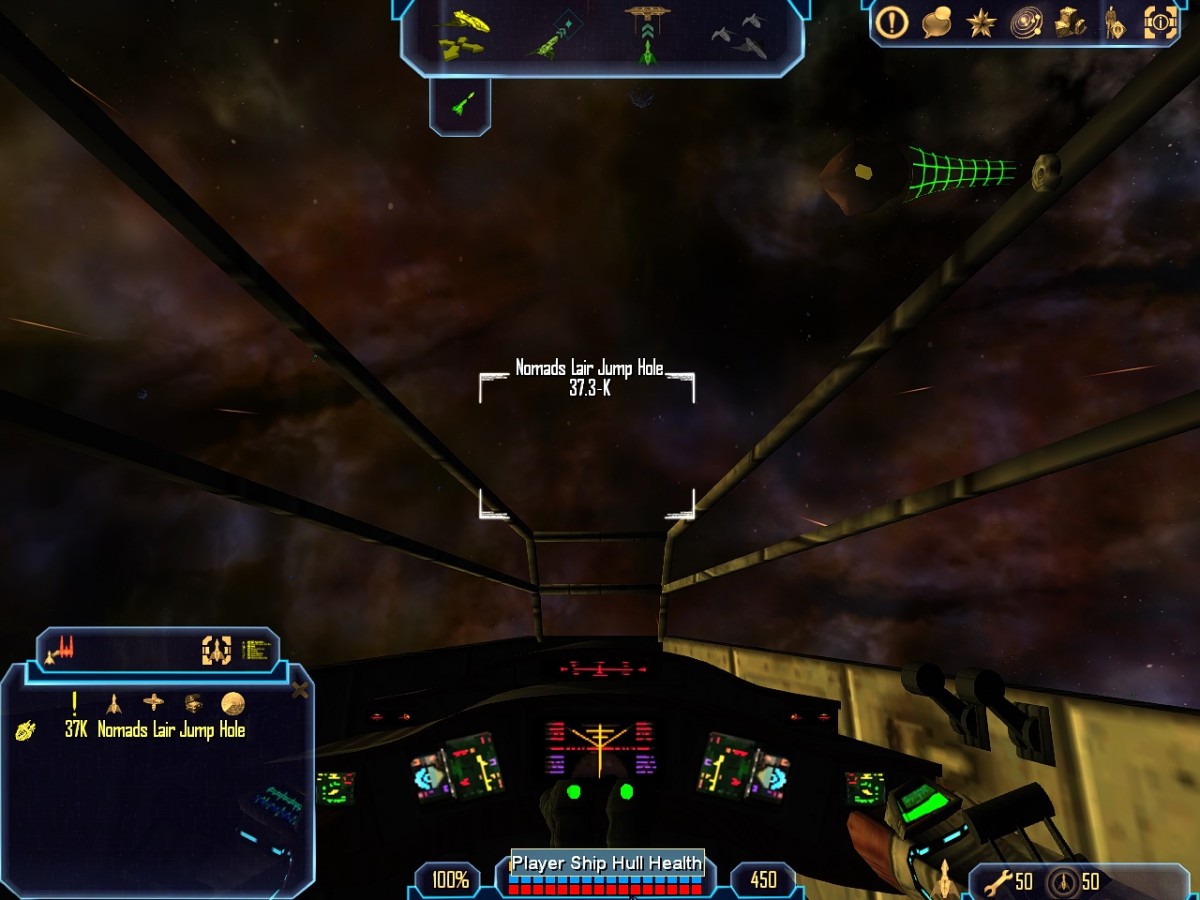
Task: Open the information card icon
Action: click(x=1160, y=22)
